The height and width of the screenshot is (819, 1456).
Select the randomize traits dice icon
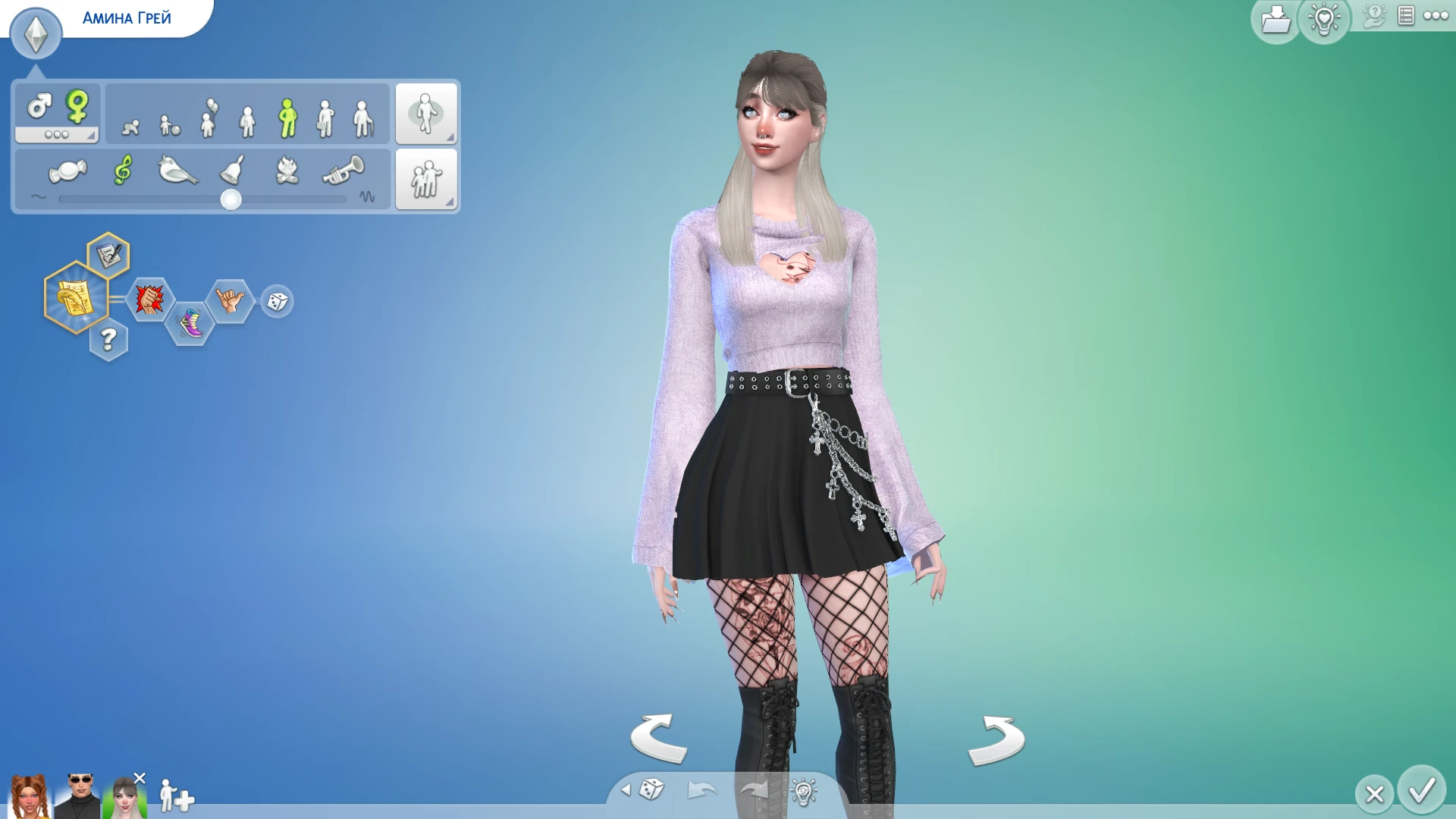point(276,301)
